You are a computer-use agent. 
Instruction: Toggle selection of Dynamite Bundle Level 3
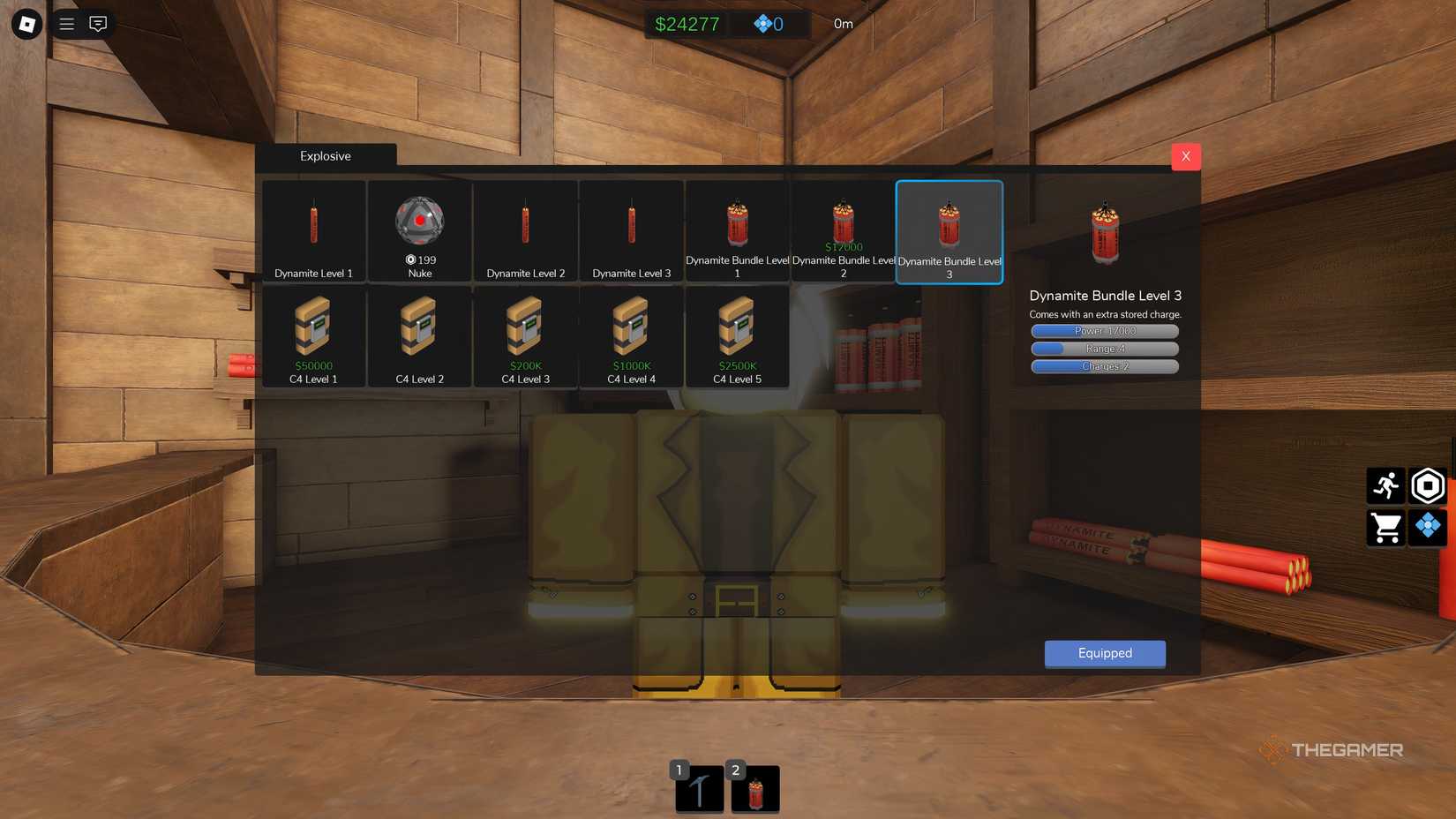click(949, 231)
